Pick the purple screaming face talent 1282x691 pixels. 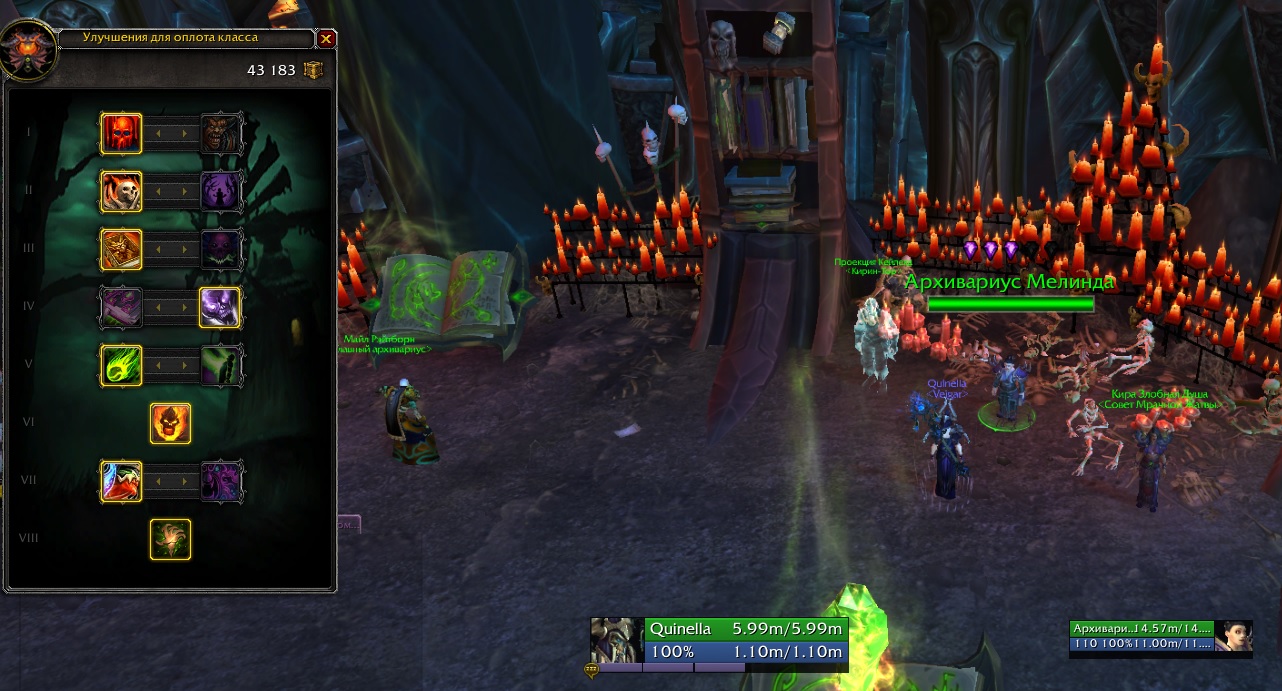pyautogui.click(x=221, y=481)
